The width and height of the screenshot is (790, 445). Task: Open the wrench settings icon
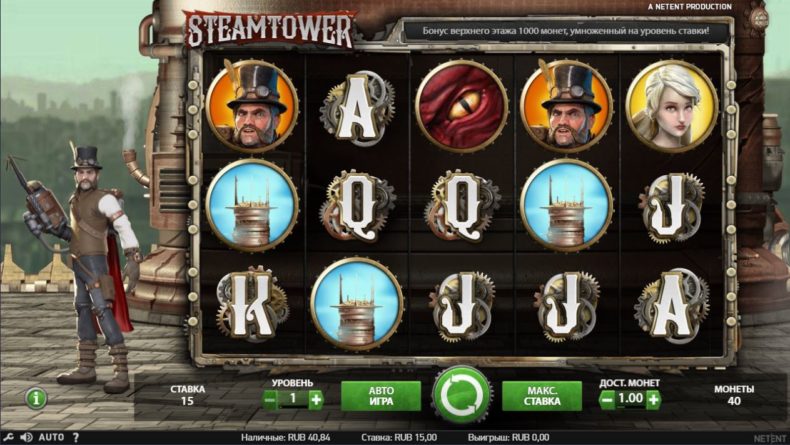[x=9, y=437]
